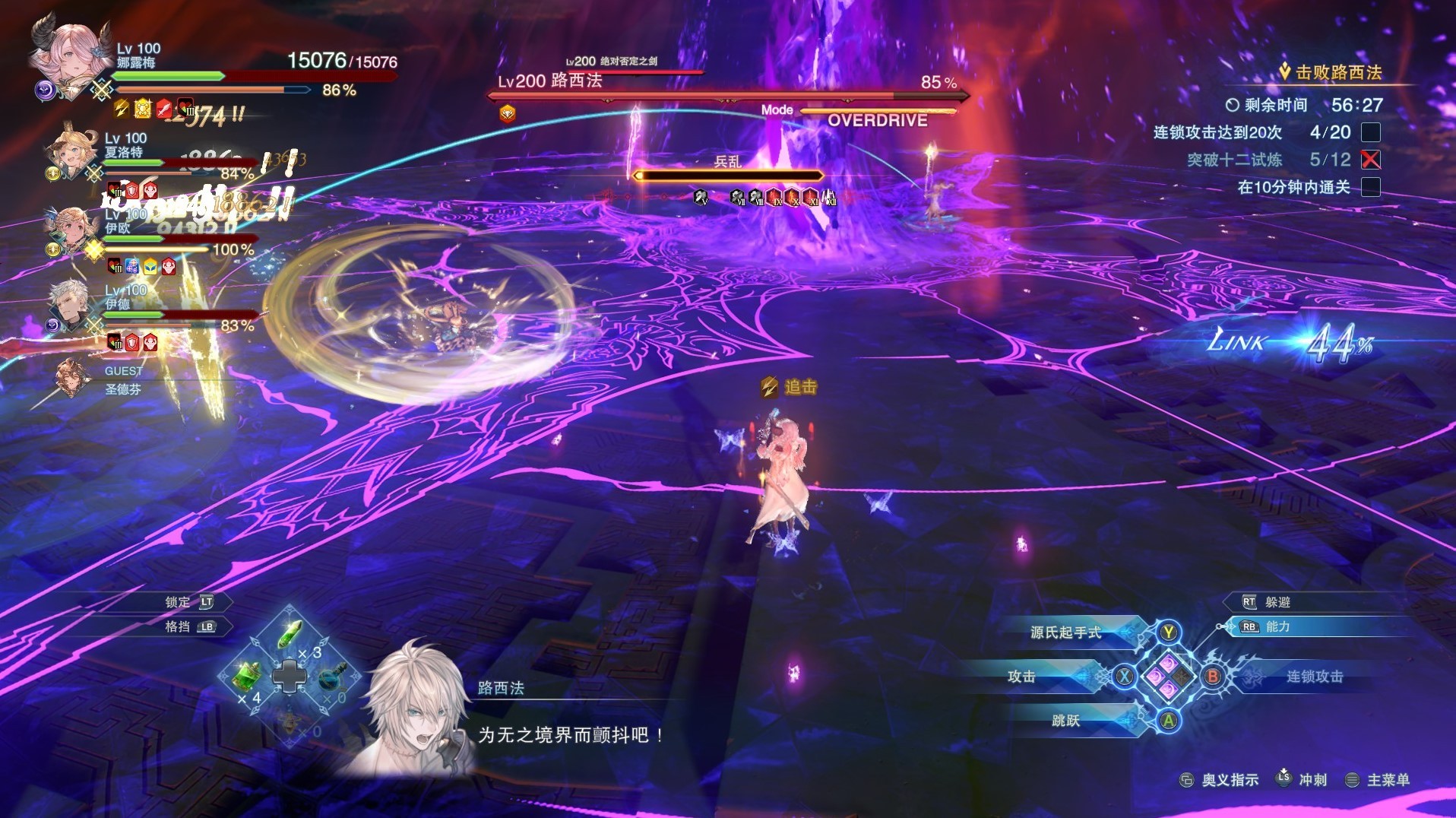Screen dimensions: 1456x818
Task: Click the Y button icon for 源氏起手式
Action: pyautogui.click(x=1168, y=631)
